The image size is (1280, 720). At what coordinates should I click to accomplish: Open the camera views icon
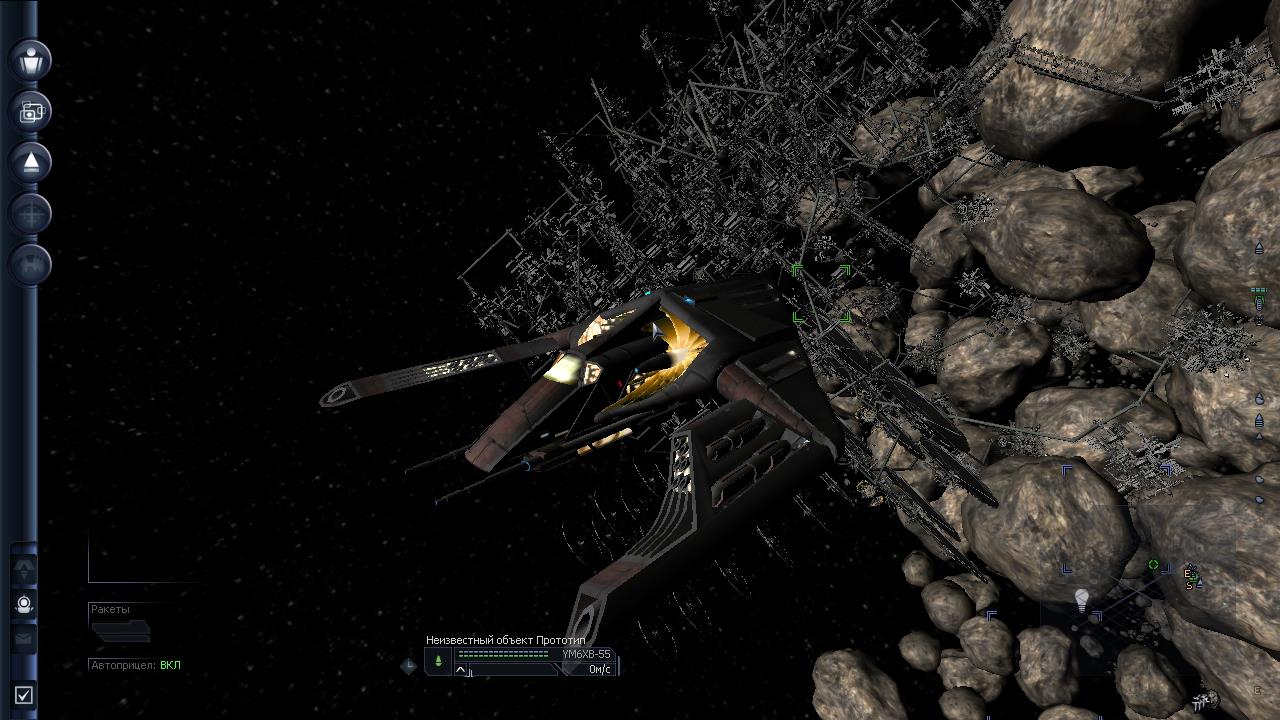[x=31, y=111]
